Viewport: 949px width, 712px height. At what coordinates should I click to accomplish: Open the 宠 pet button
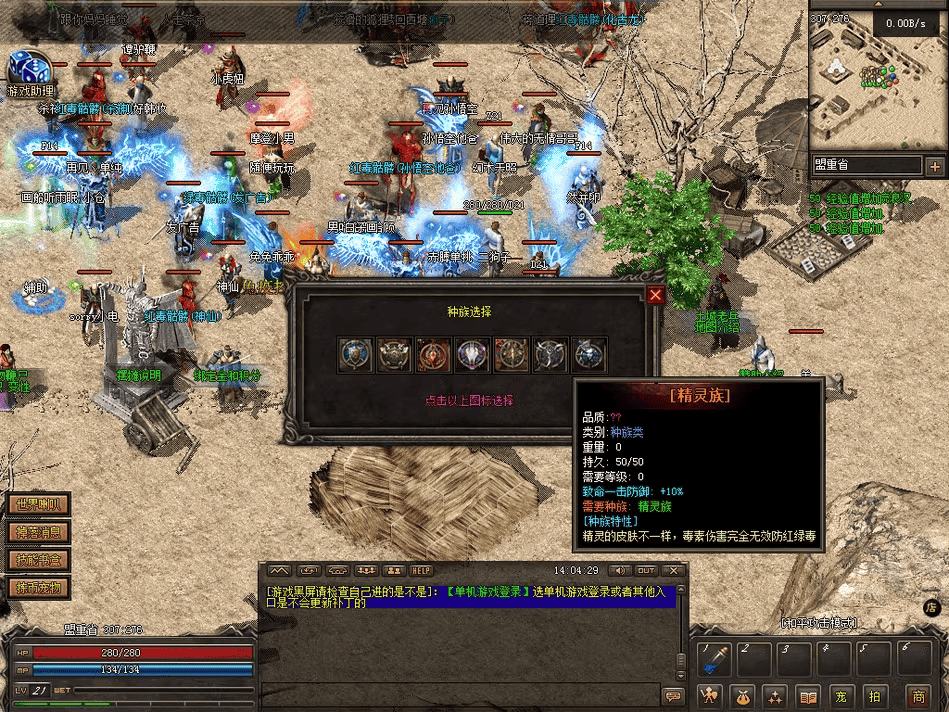tap(842, 696)
